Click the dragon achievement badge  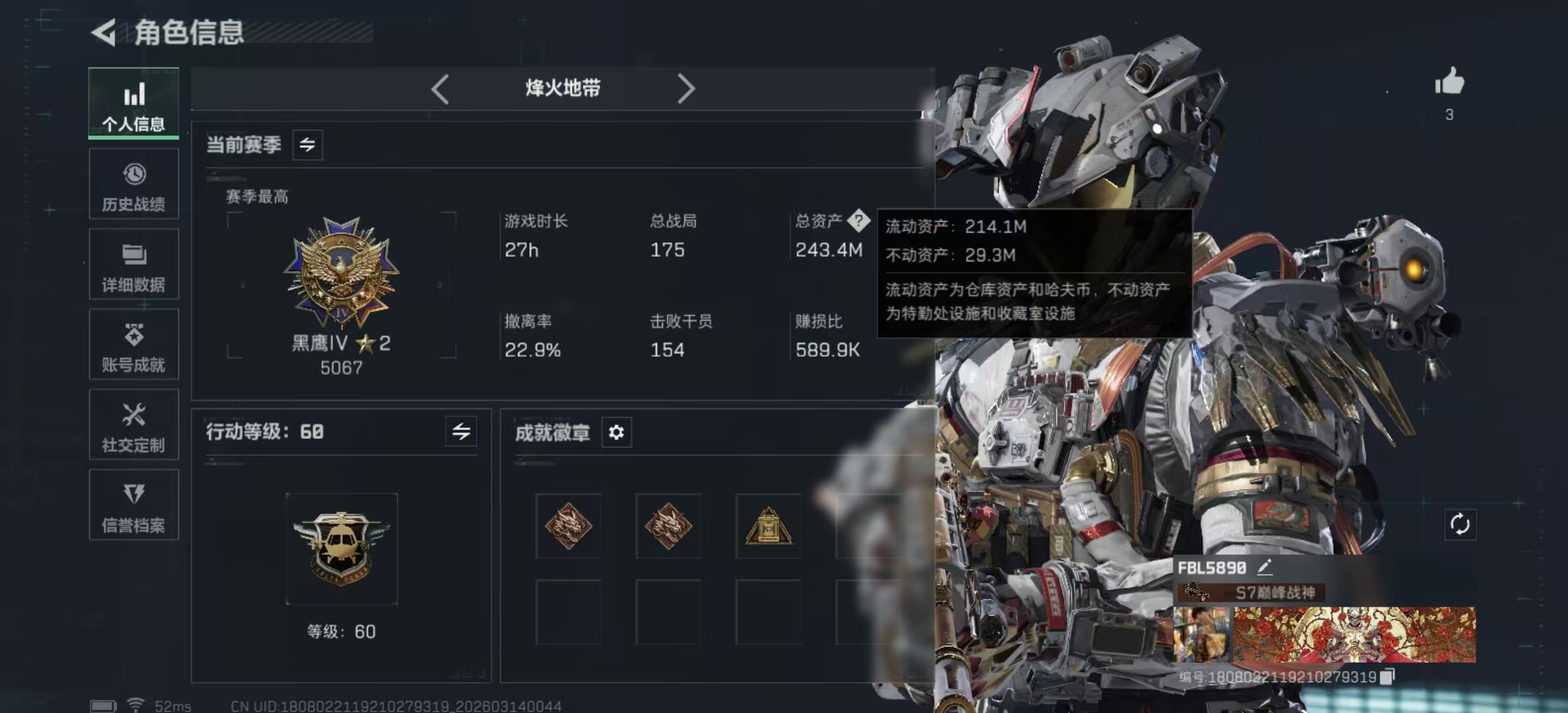[568, 526]
